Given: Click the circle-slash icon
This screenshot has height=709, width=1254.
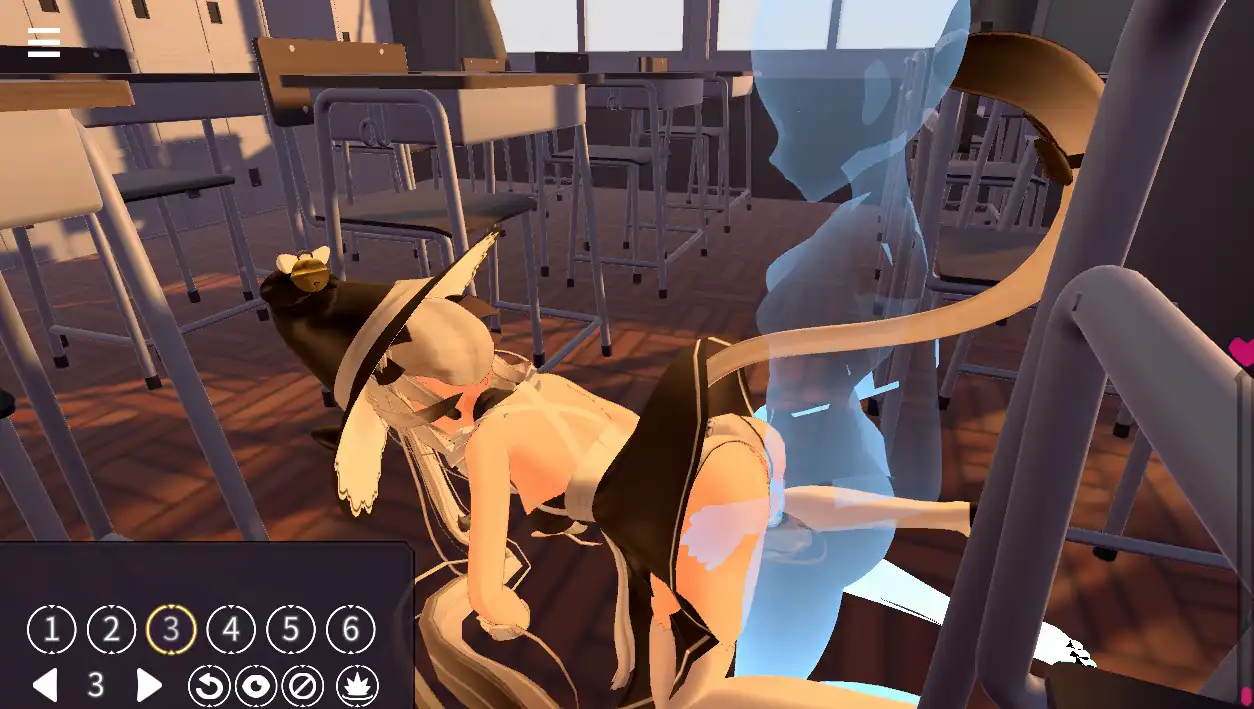Looking at the screenshot, I should (x=302, y=686).
